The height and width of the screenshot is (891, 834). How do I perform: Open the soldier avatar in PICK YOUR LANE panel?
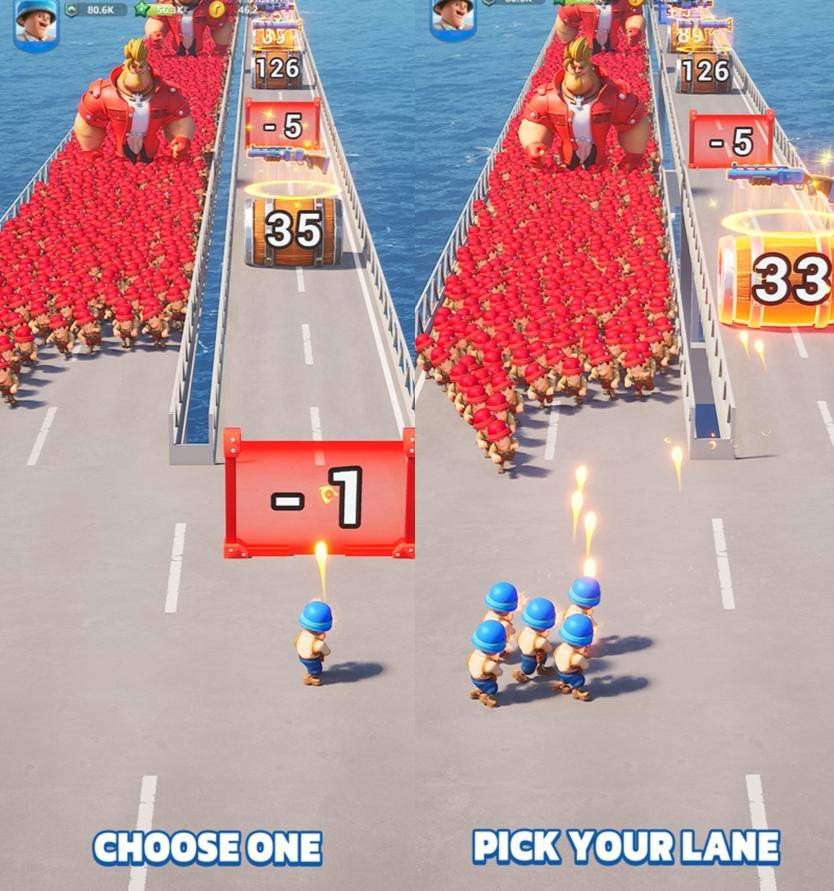[452, 17]
